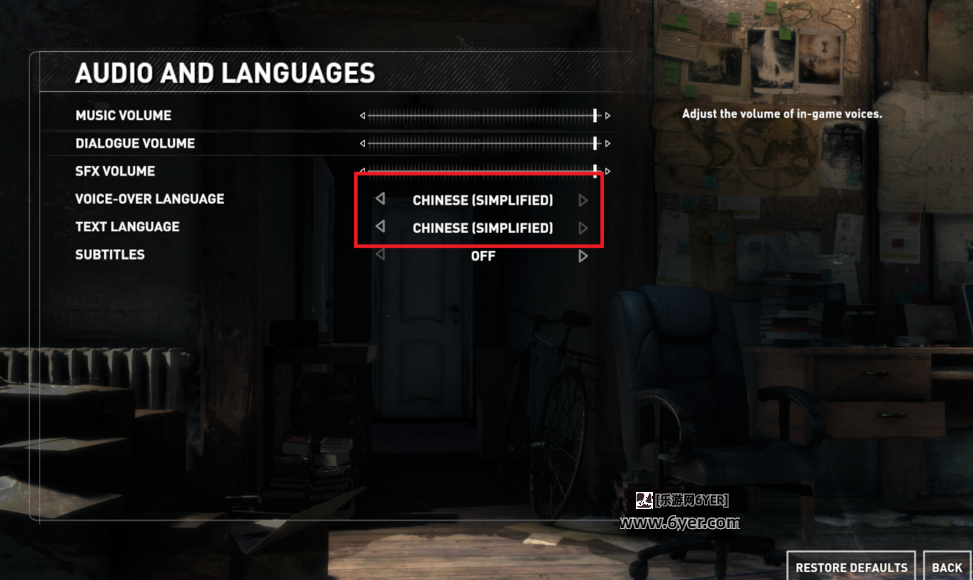Viewport: 973px width, 580px height.
Task: Click Restore Defaults button
Action: tap(851, 567)
